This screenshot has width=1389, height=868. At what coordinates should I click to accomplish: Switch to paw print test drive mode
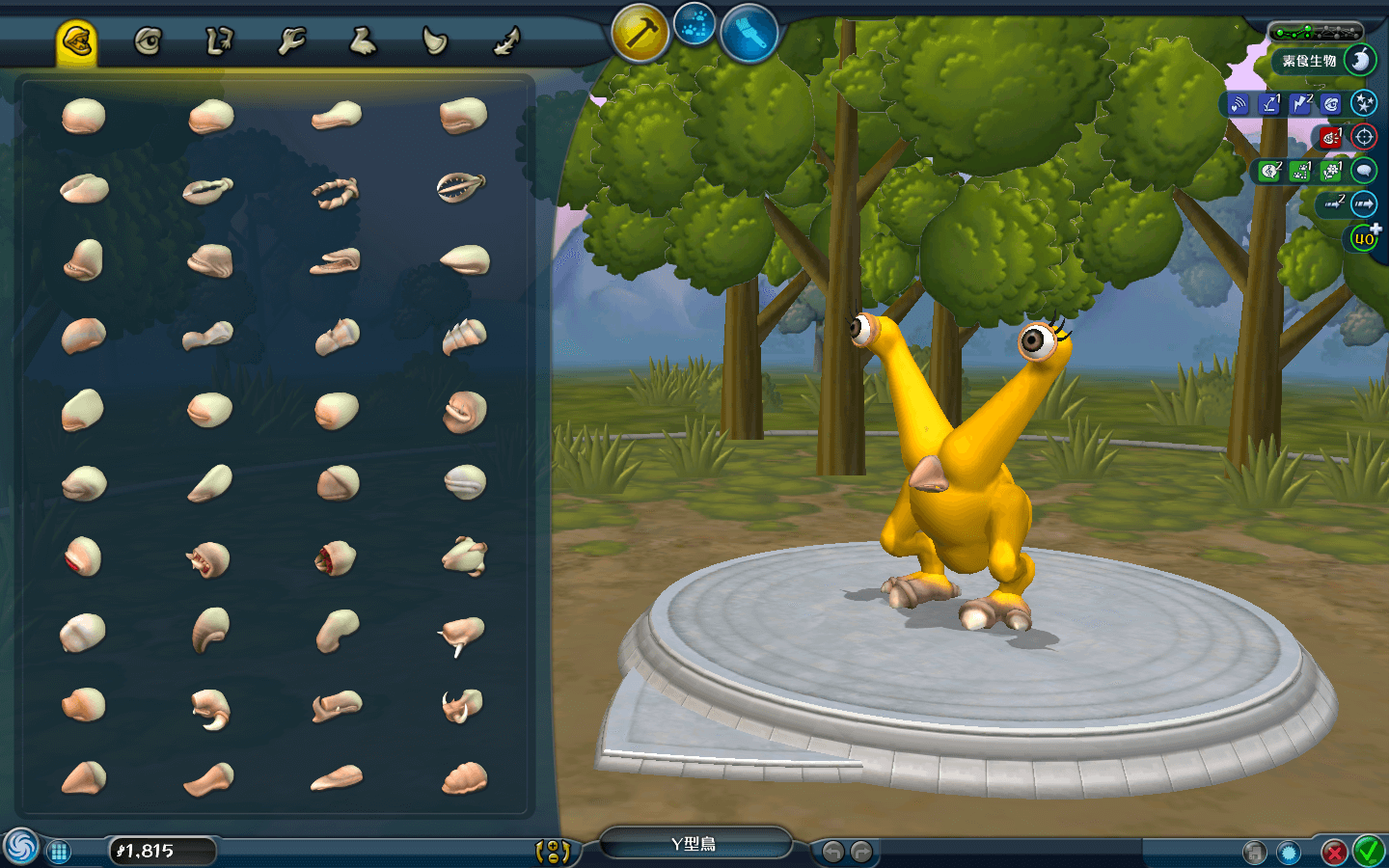(x=694, y=25)
